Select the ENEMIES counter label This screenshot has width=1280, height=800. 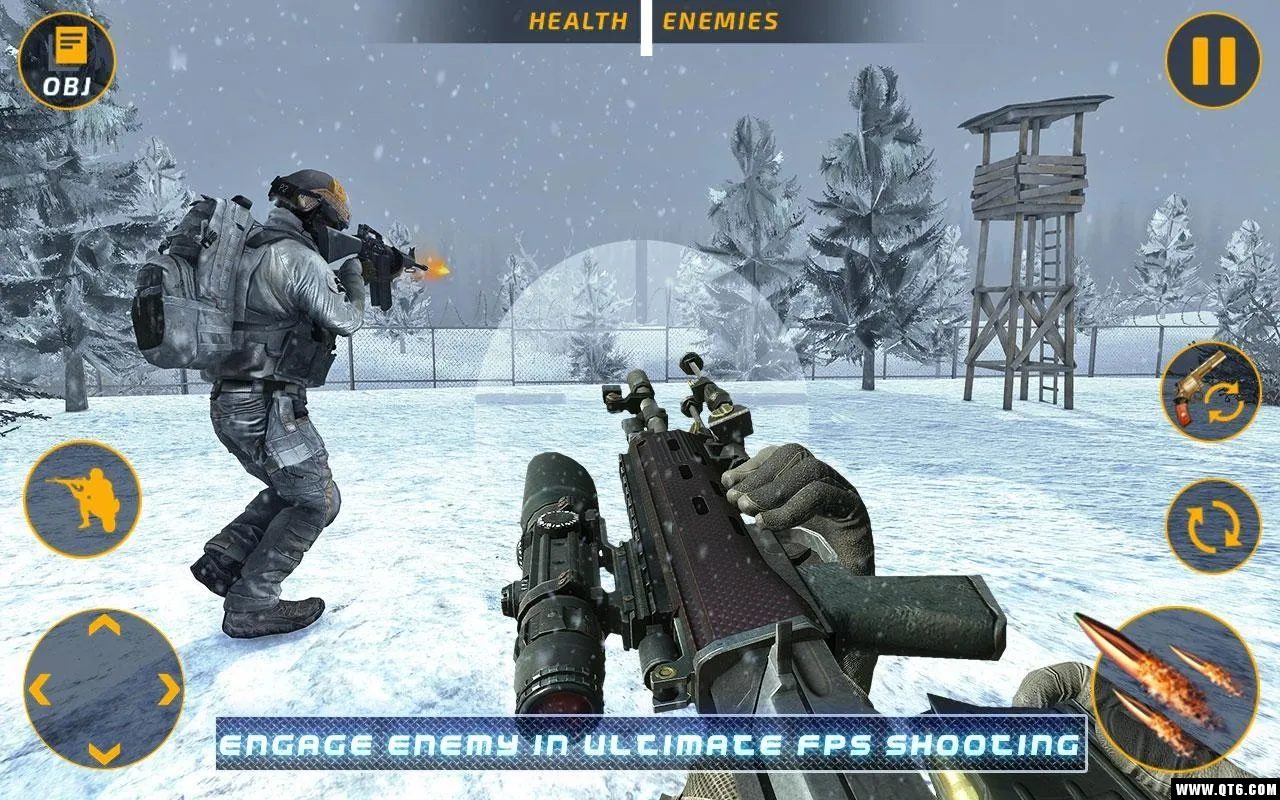coord(719,18)
